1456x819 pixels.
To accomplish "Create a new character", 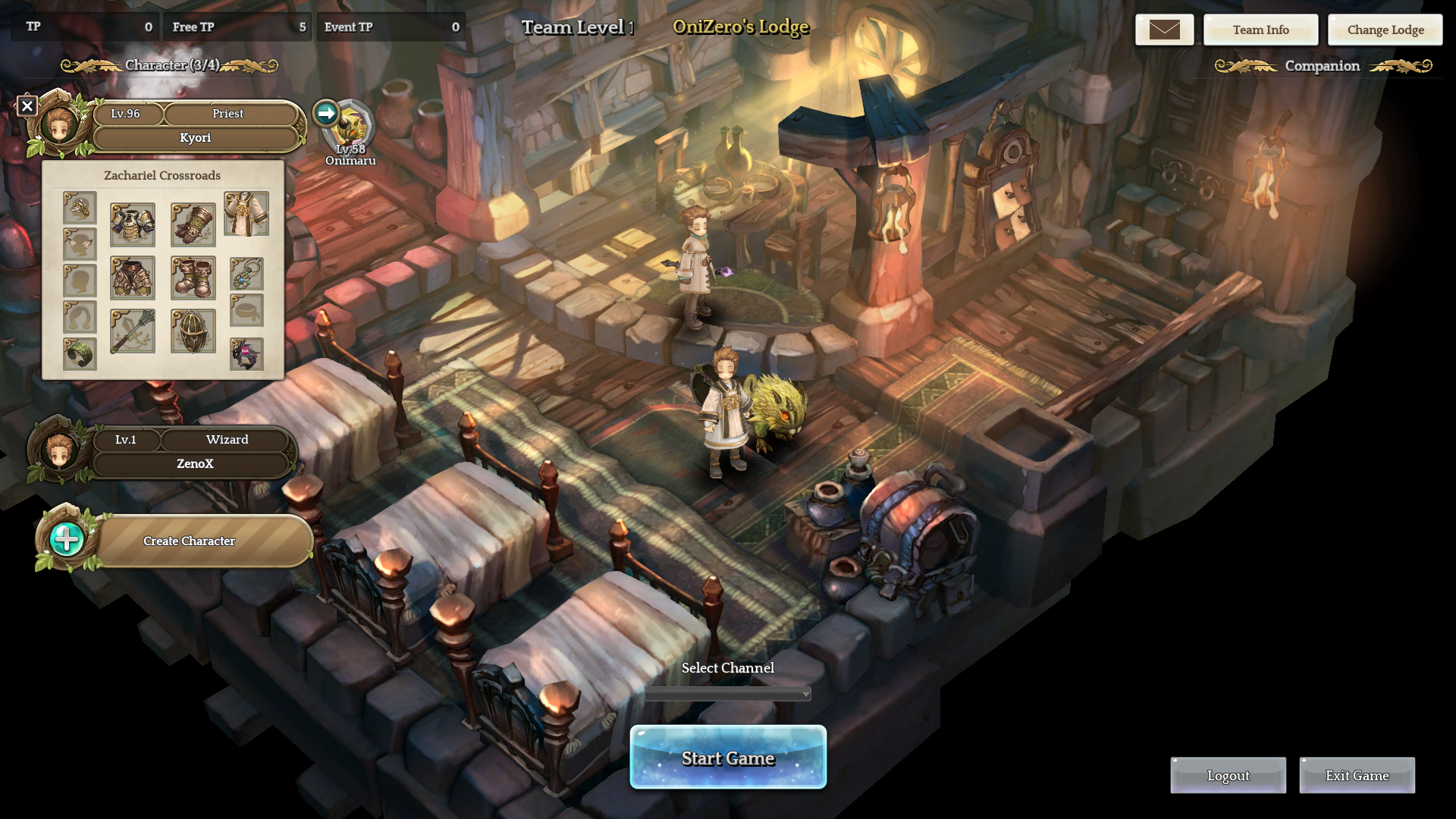I will (190, 541).
